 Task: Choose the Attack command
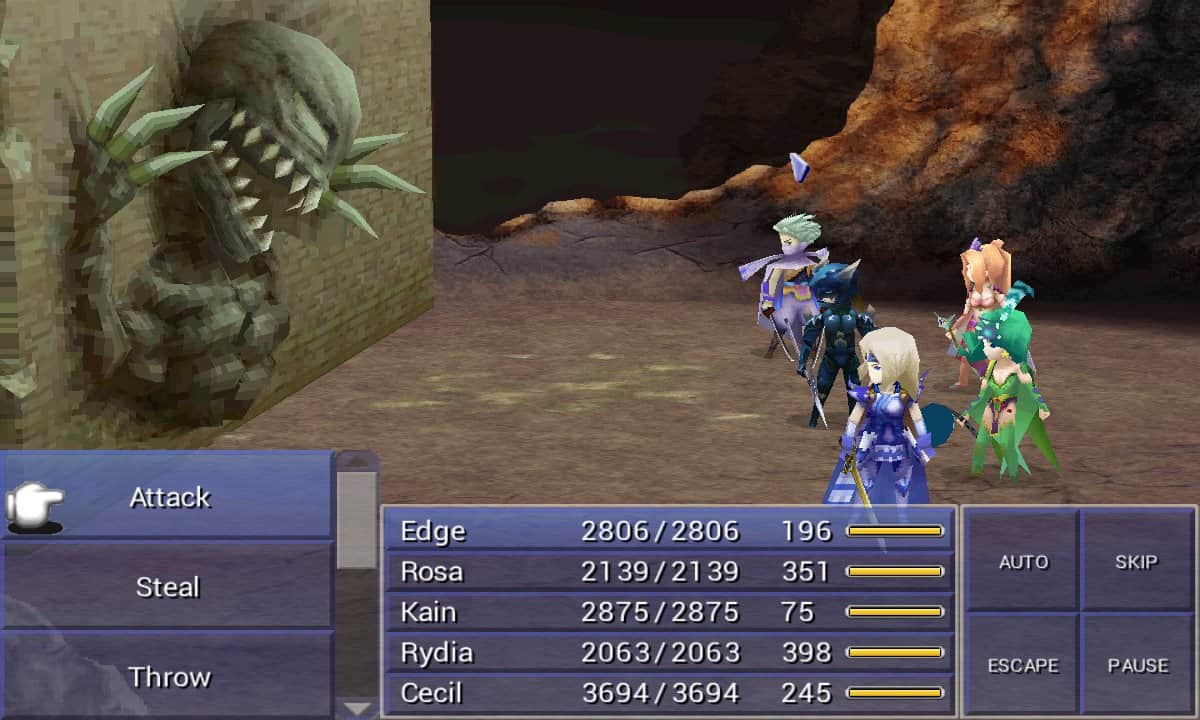pyautogui.click(x=168, y=497)
